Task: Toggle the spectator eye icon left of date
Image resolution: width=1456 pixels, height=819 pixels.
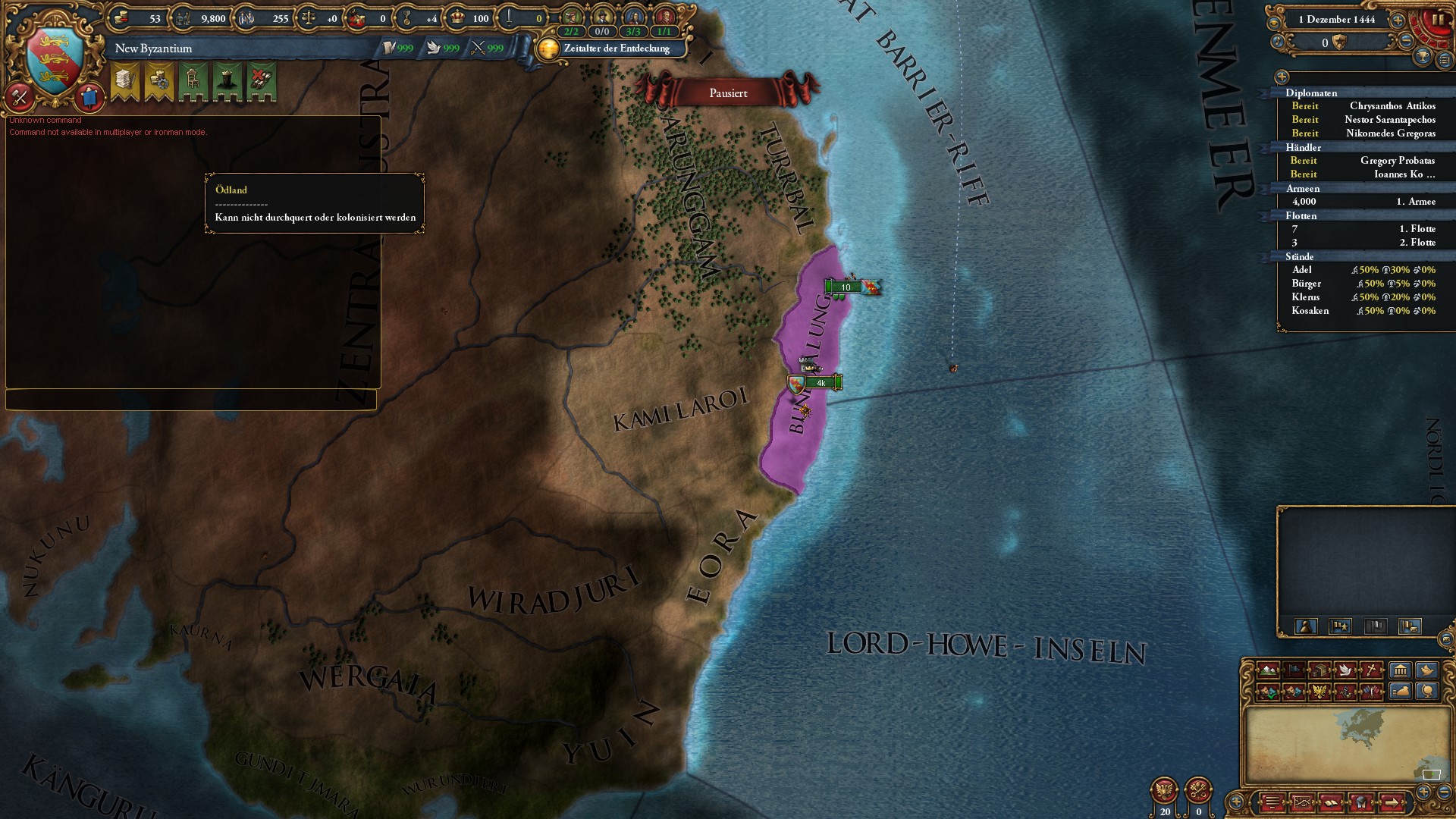Action: tap(1274, 22)
